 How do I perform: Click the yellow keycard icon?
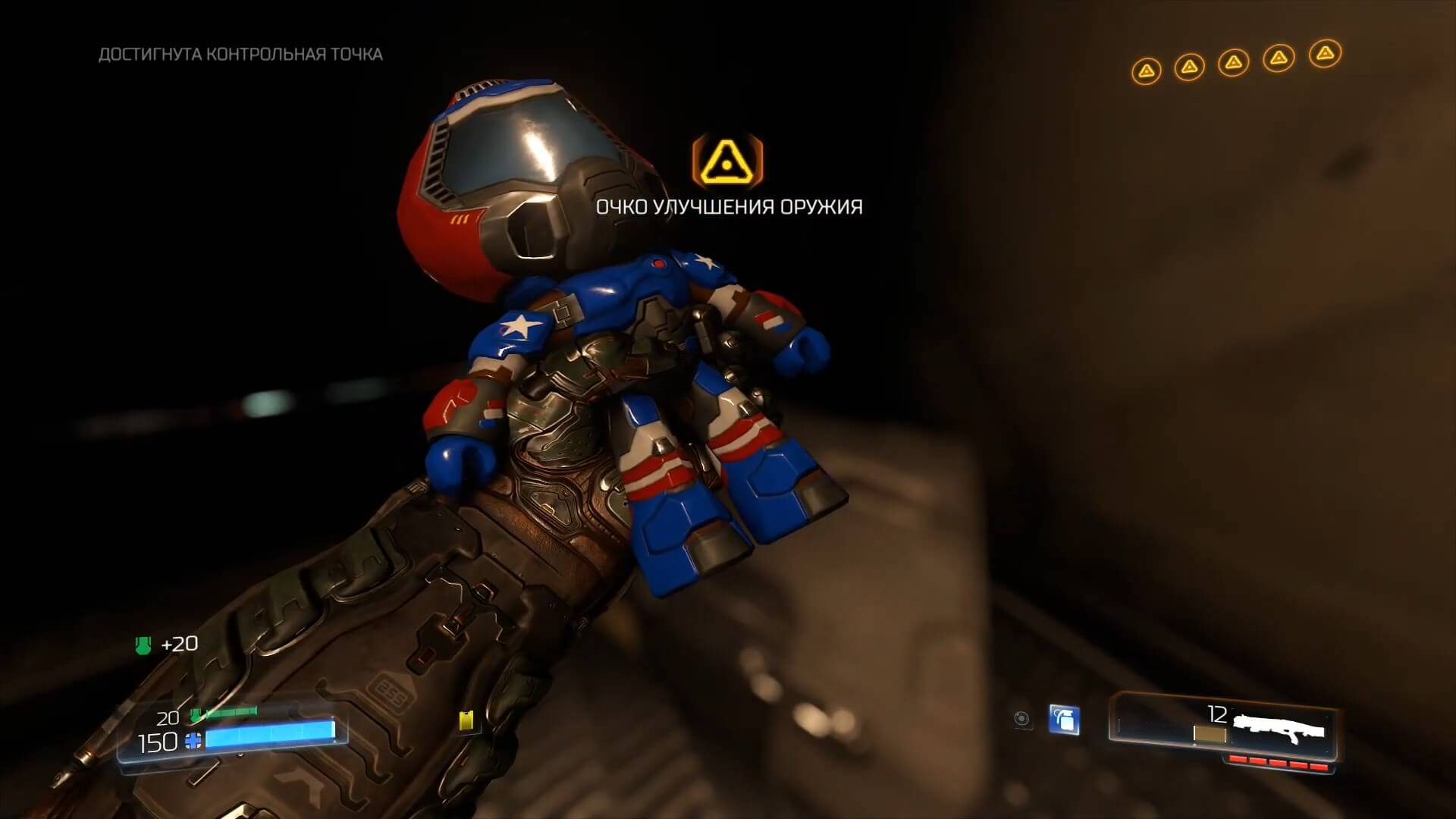coord(466,720)
